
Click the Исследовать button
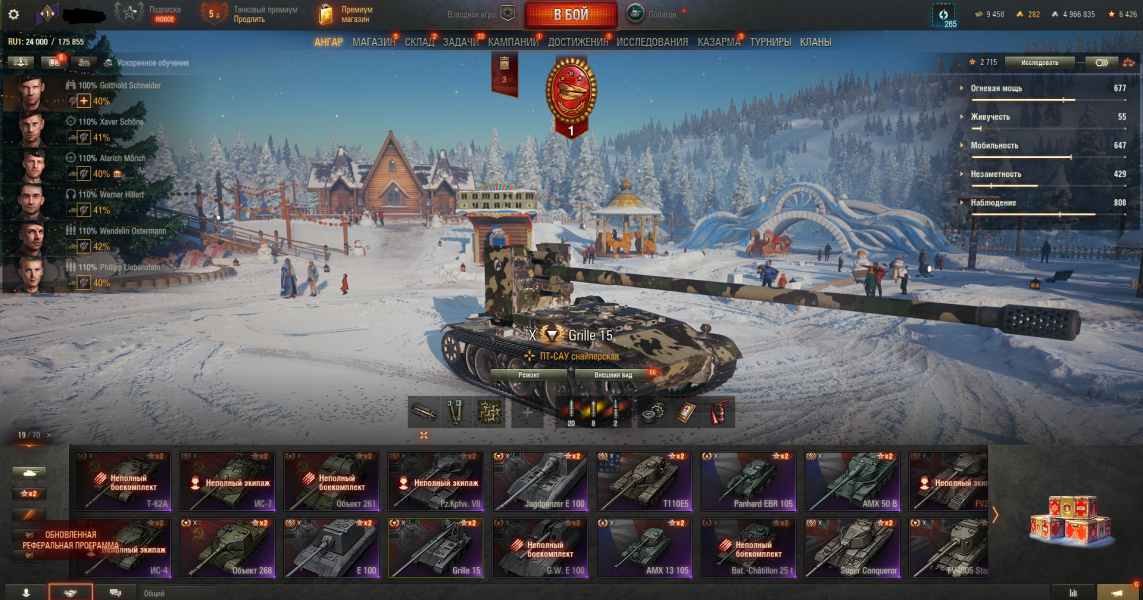1039,62
